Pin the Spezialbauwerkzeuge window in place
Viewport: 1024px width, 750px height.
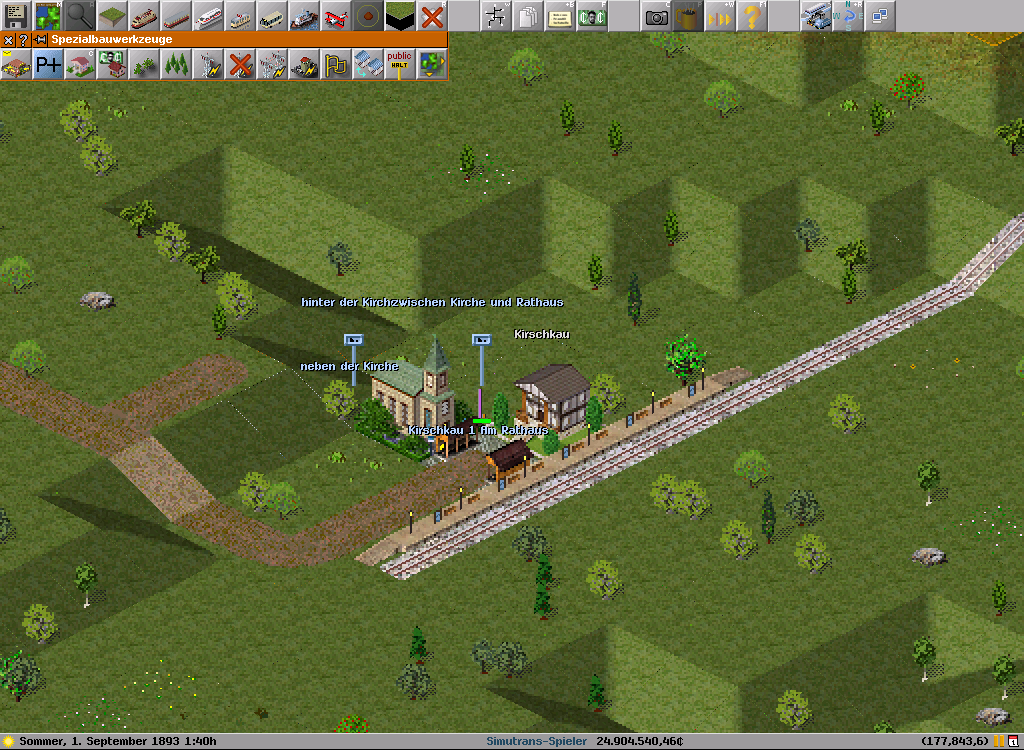pyautogui.click(x=40, y=40)
